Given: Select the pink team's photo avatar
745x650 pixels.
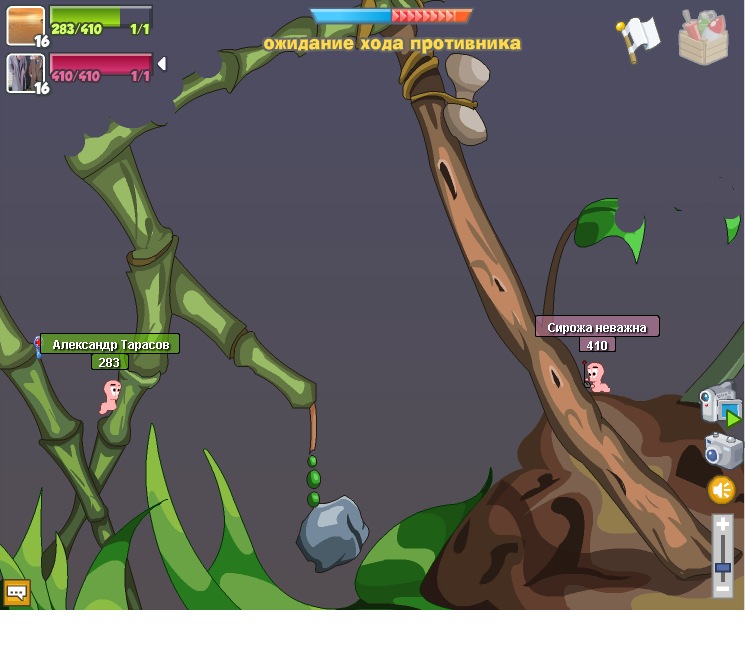Looking at the screenshot, I should coord(25,73).
